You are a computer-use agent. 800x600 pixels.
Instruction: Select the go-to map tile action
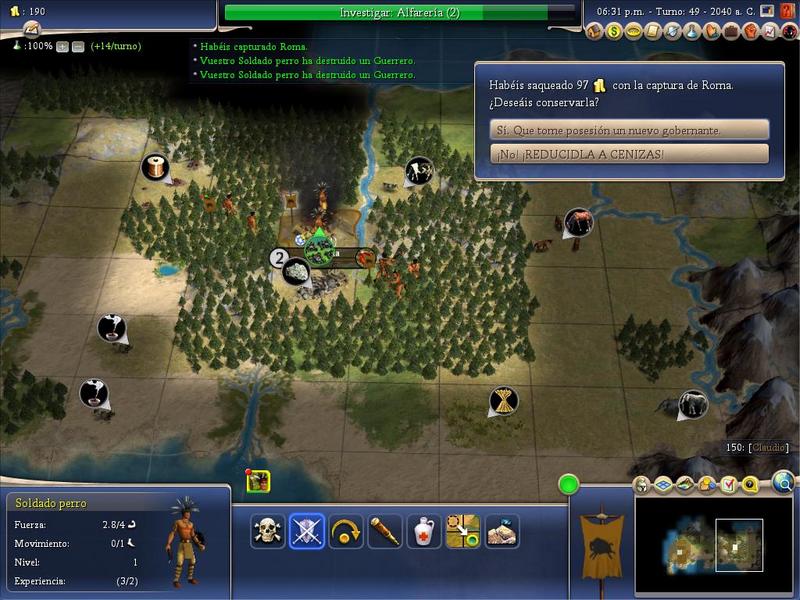point(463,531)
